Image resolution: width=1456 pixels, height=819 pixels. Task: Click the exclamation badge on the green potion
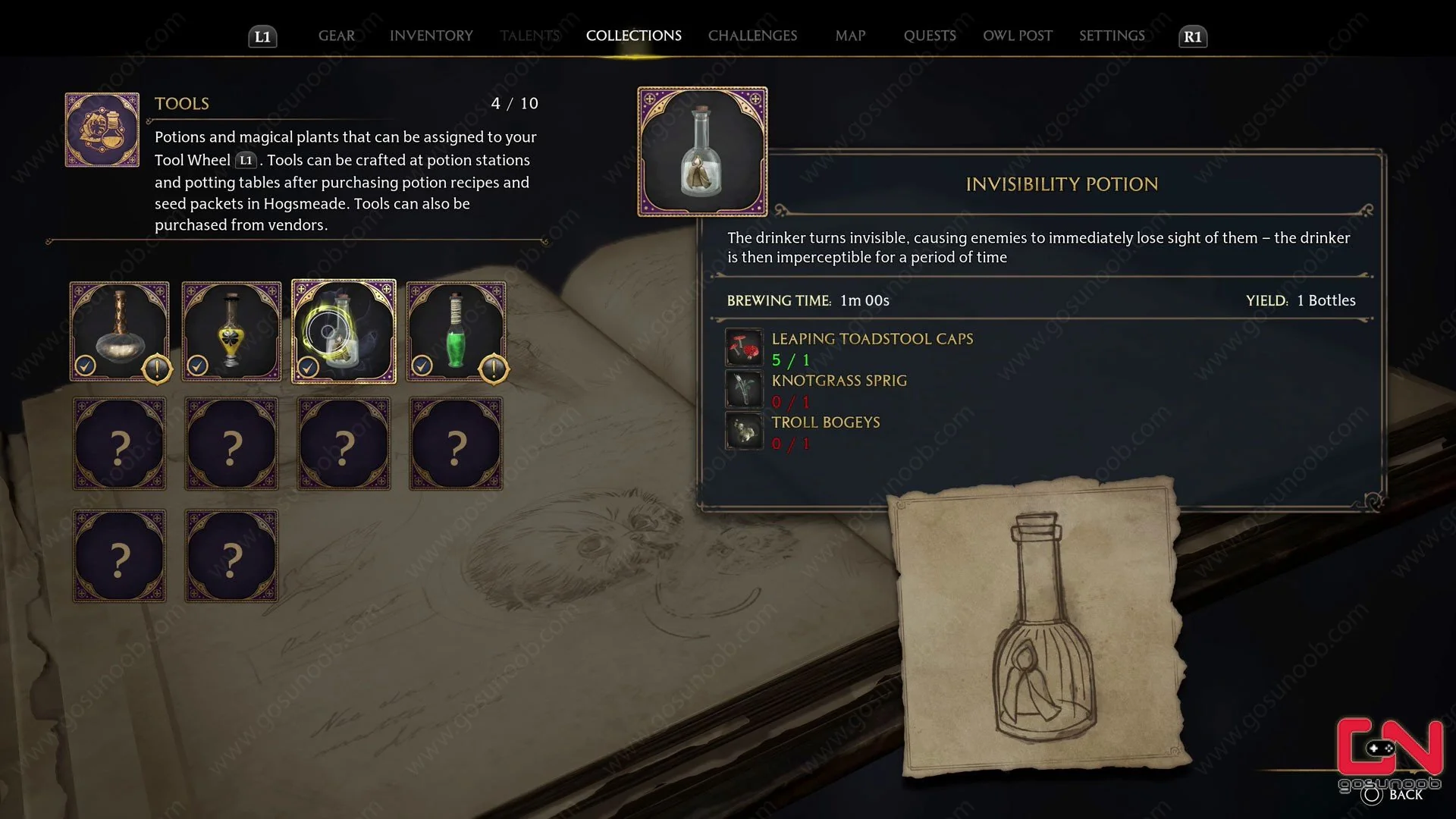pyautogui.click(x=493, y=370)
